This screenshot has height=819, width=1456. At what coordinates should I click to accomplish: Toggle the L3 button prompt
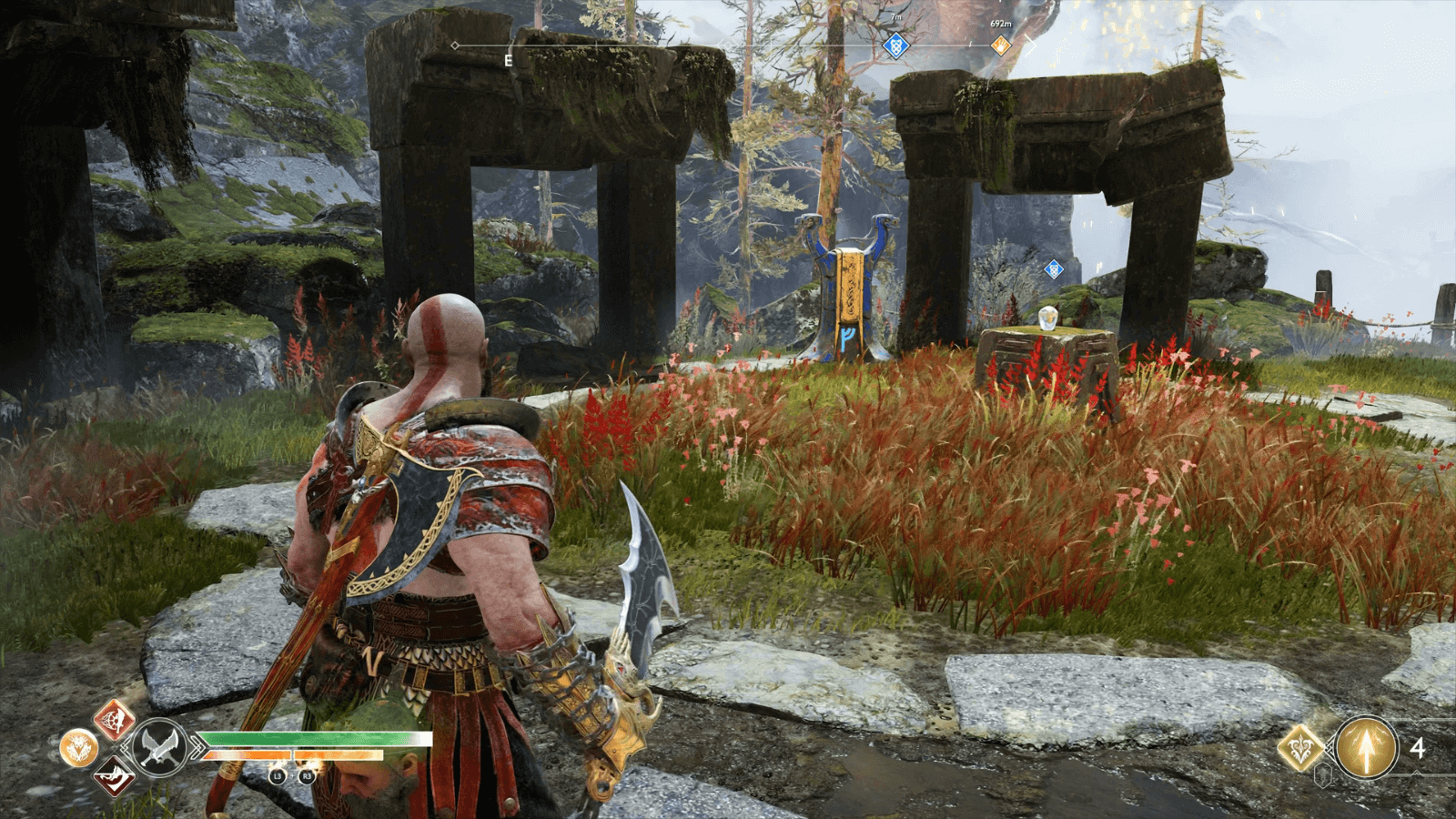pos(278,776)
